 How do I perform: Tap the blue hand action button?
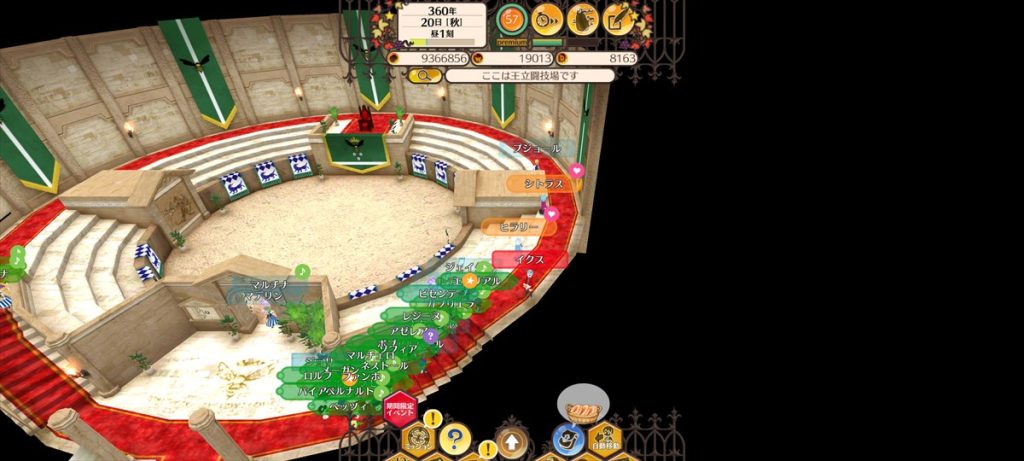click(567, 439)
